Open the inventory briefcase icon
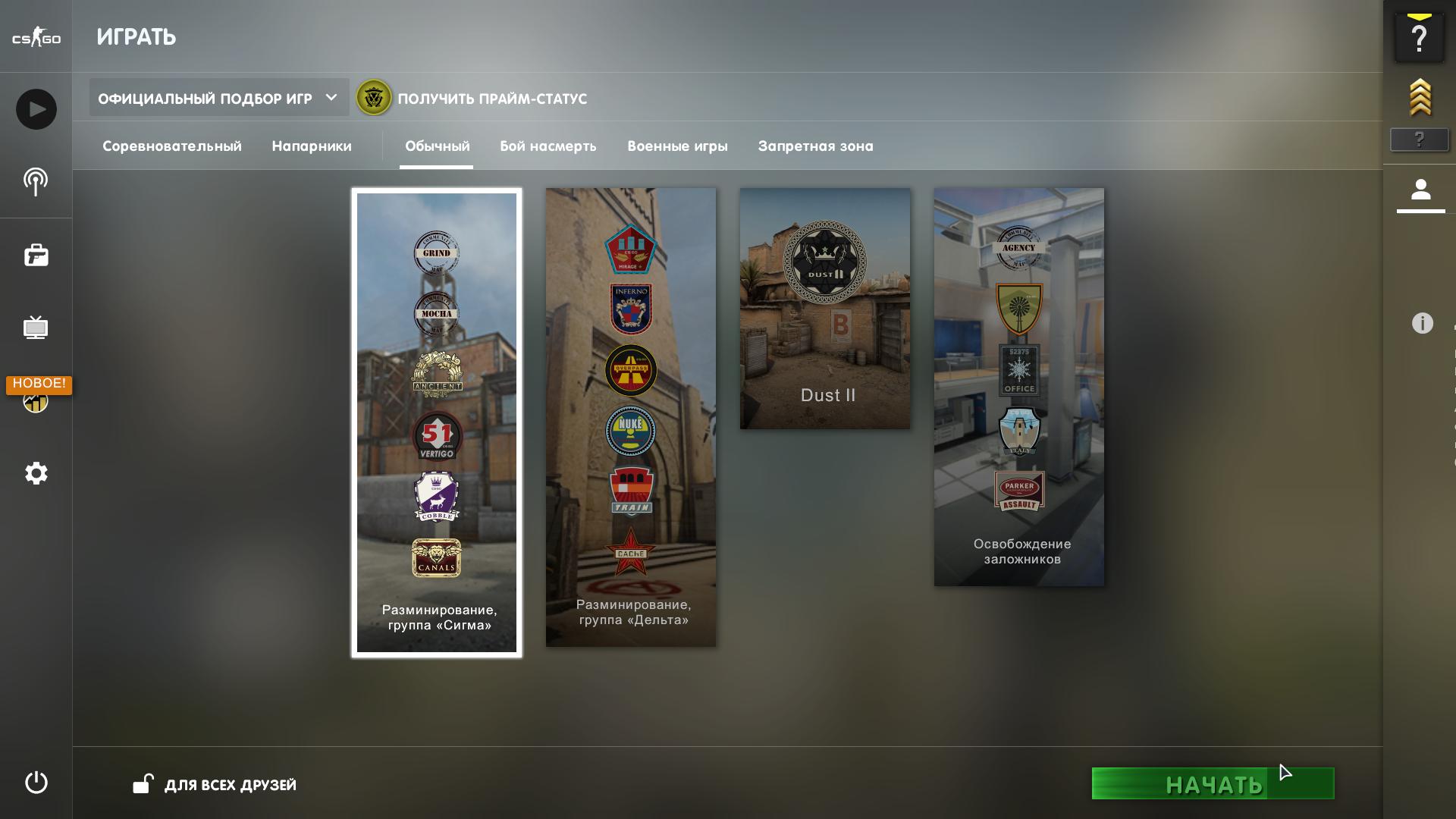Image resolution: width=1456 pixels, height=819 pixels. click(36, 256)
